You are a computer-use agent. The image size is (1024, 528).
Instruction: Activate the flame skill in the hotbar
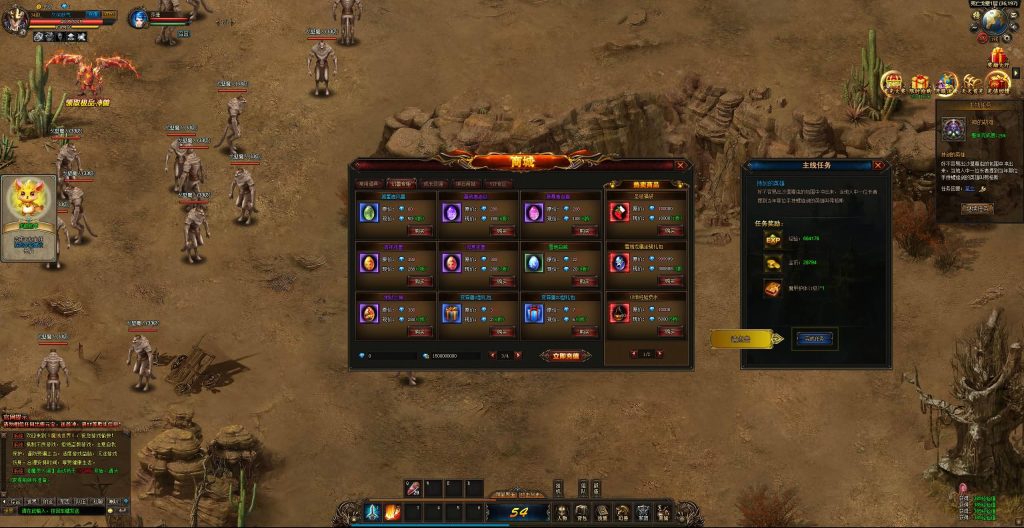(392, 512)
